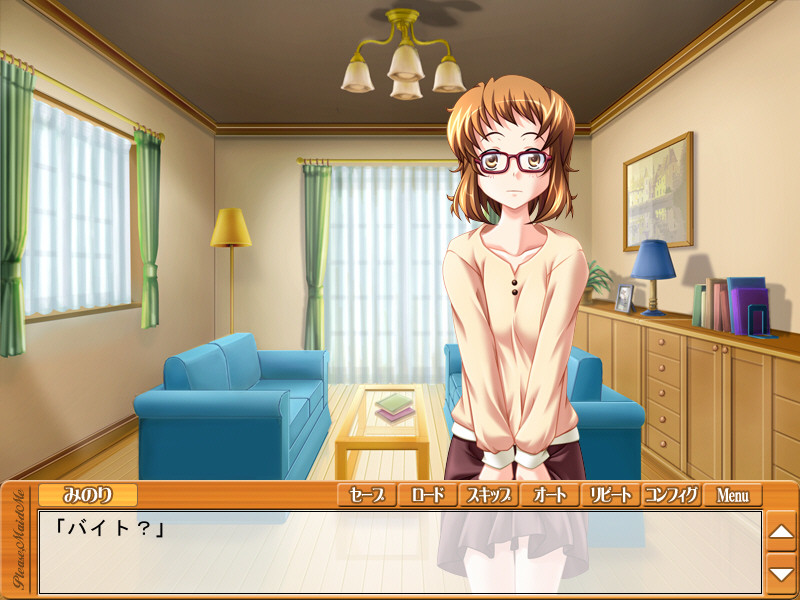
Task: Open the コンフィグ settings screen
Action: pyautogui.click(x=671, y=495)
